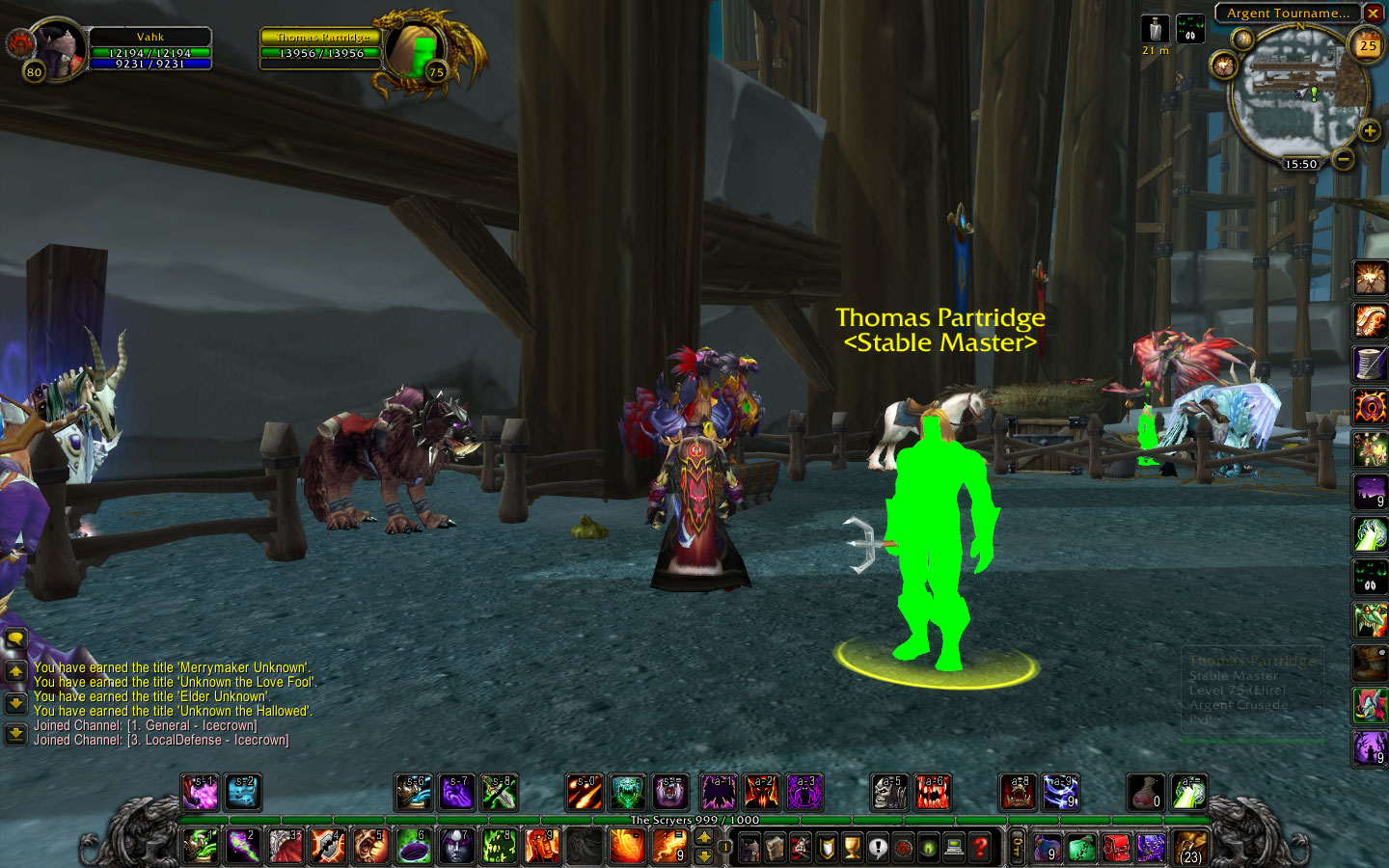Click the 21 minute flask buff icon
The width and height of the screenshot is (1389, 868).
point(1155,29)
